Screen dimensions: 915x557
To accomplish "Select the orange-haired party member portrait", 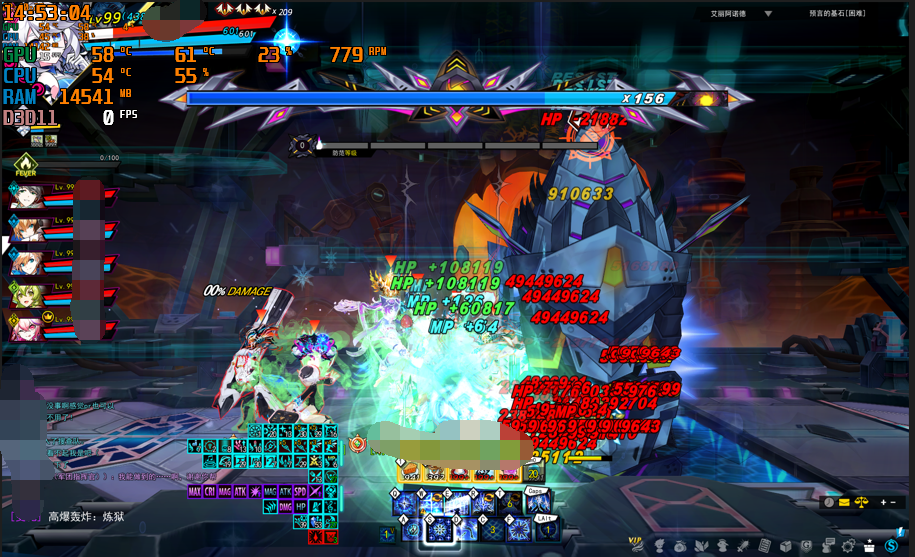I will (29, 227).
